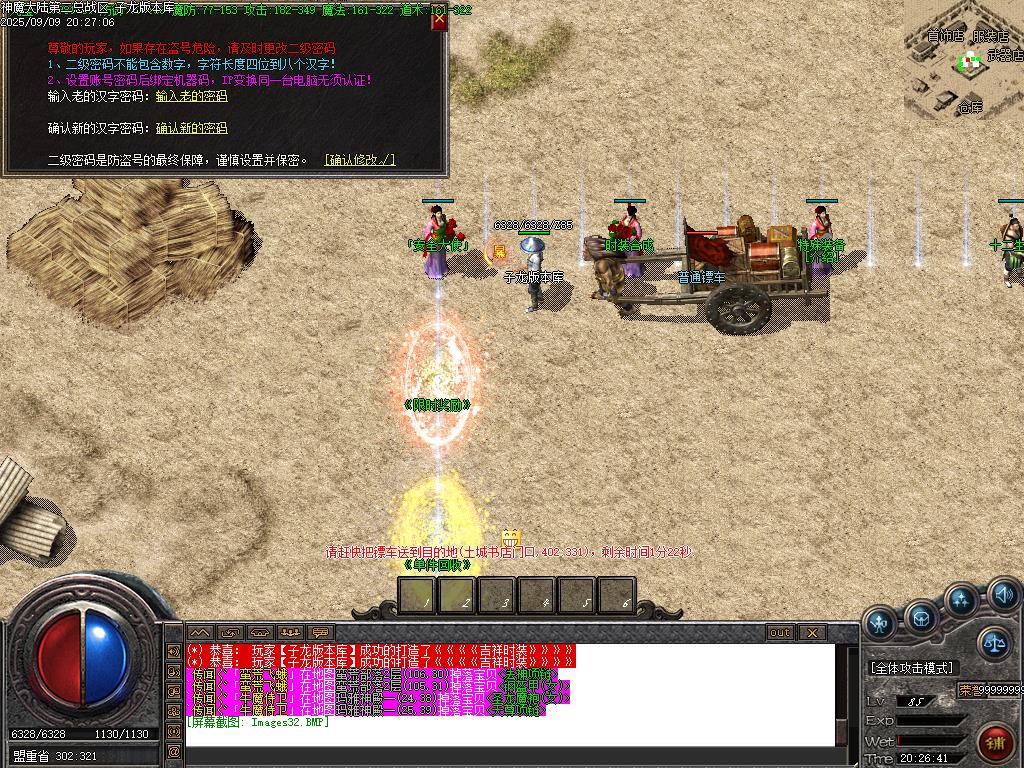1024x768 pixels.
Task: Toggle the sound speaker icon
Action: pos(1004,596)
